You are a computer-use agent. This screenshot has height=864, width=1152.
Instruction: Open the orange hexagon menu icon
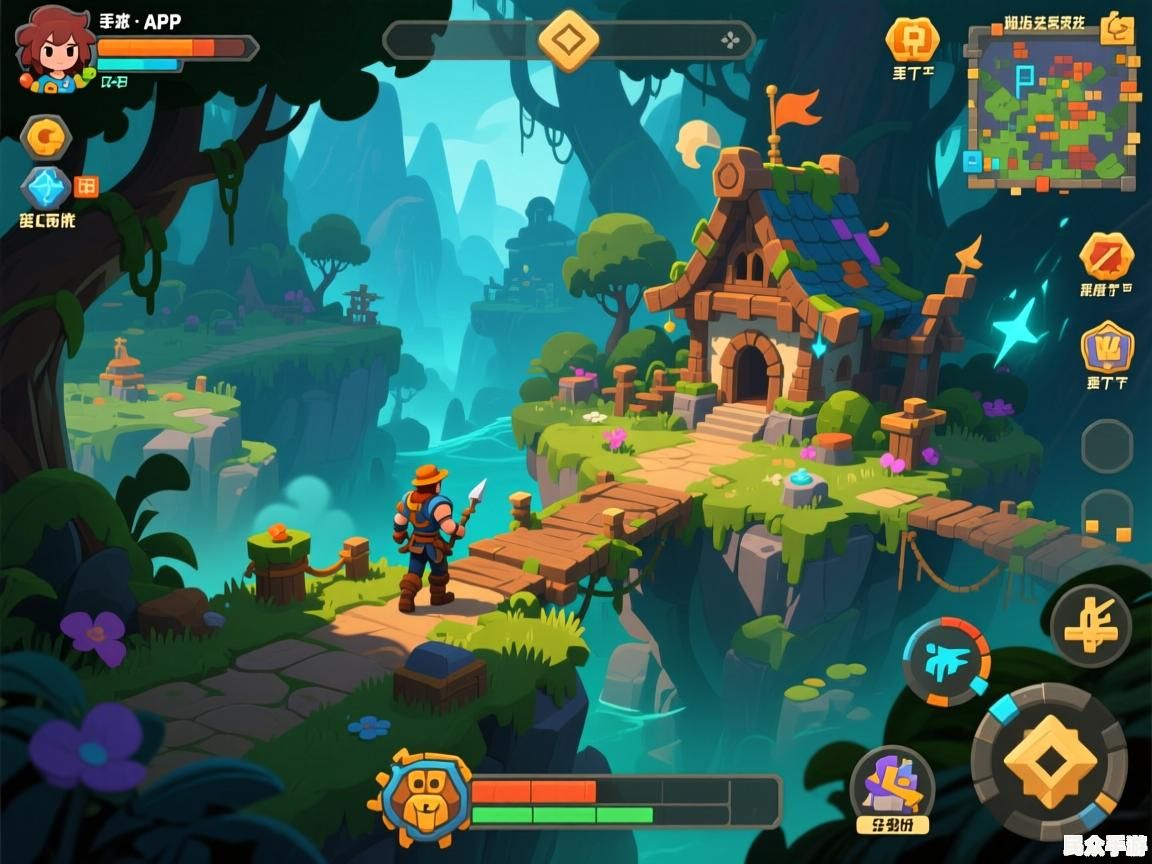pyautogui.click(x=912, y=40)
